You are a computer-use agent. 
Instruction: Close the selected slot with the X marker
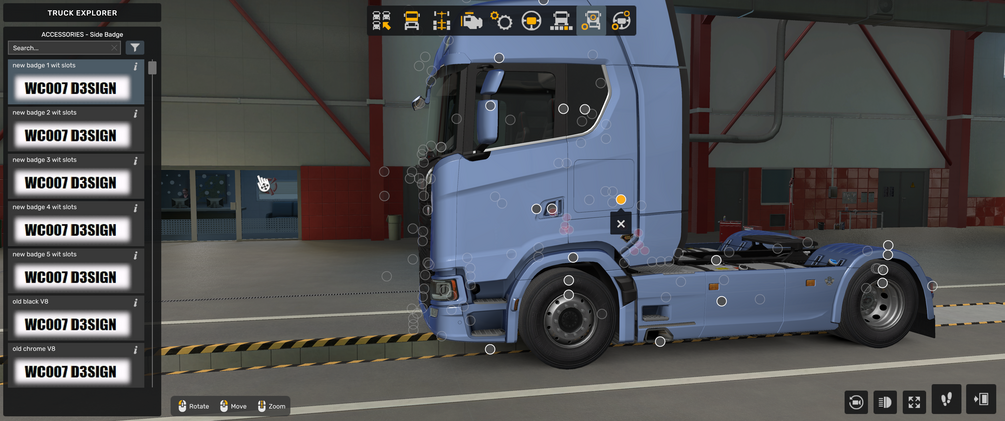point(621,224)
